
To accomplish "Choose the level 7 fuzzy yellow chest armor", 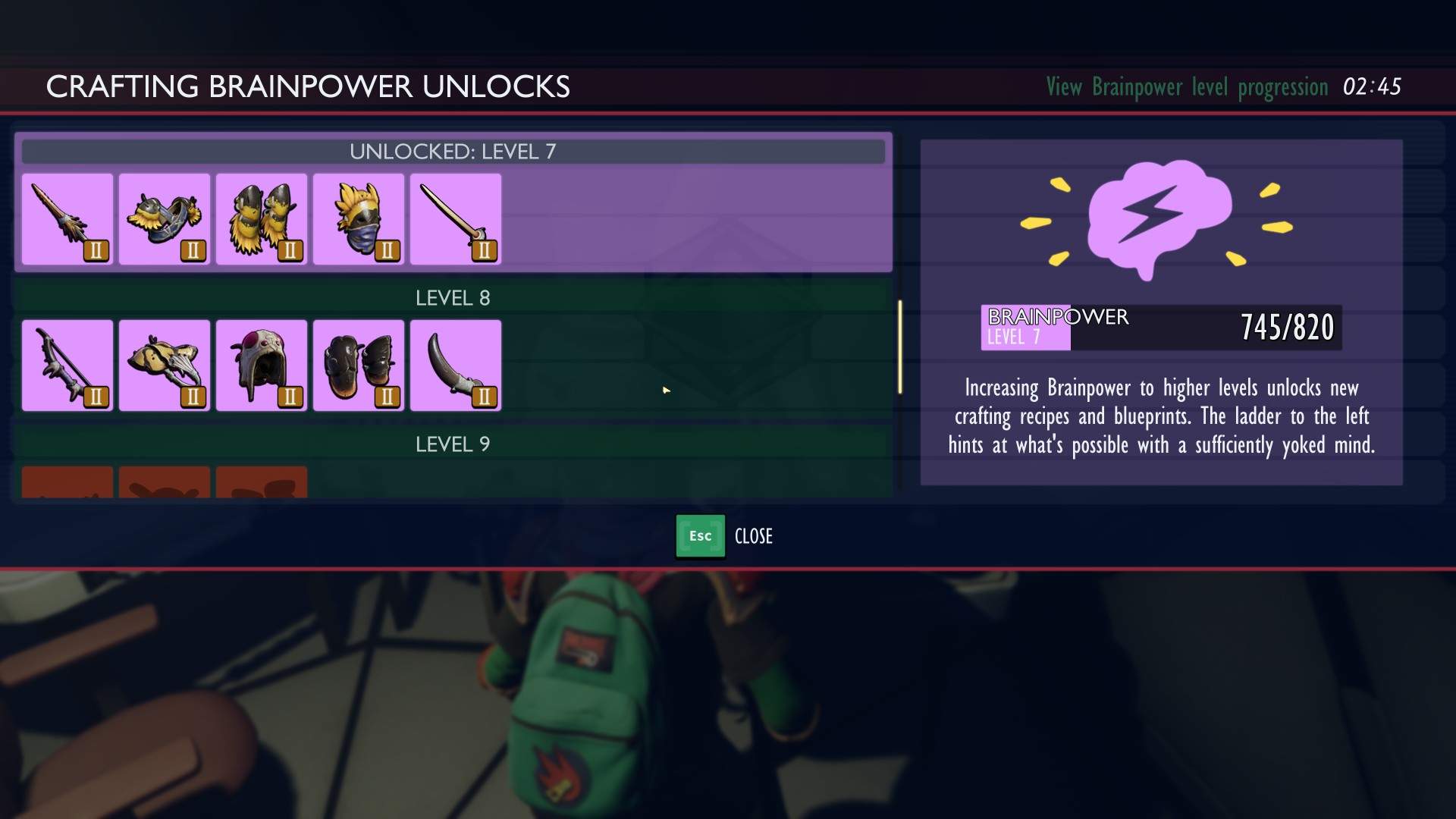I will (165, 219).
